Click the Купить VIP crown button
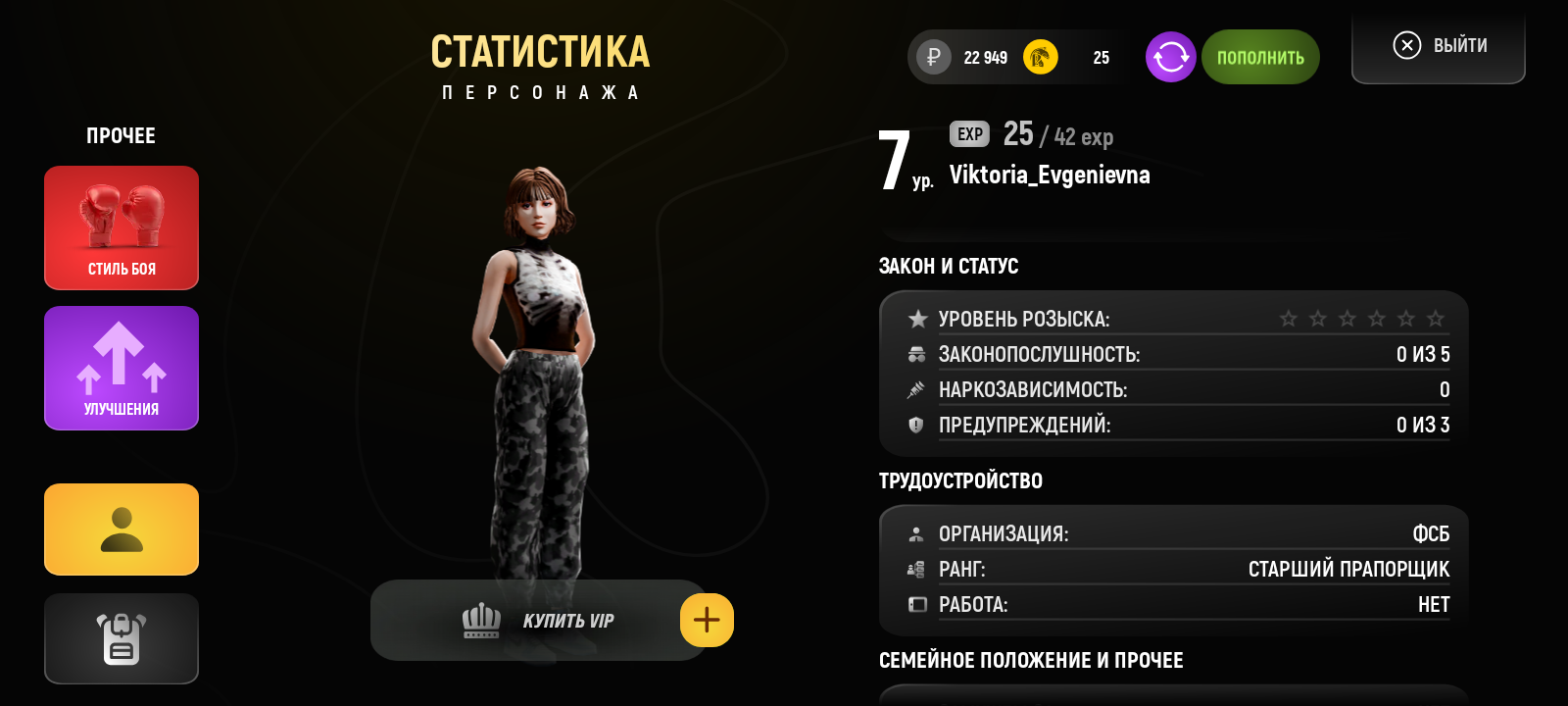This screenshot has width=1568, height=706. [x=537, y=621]
